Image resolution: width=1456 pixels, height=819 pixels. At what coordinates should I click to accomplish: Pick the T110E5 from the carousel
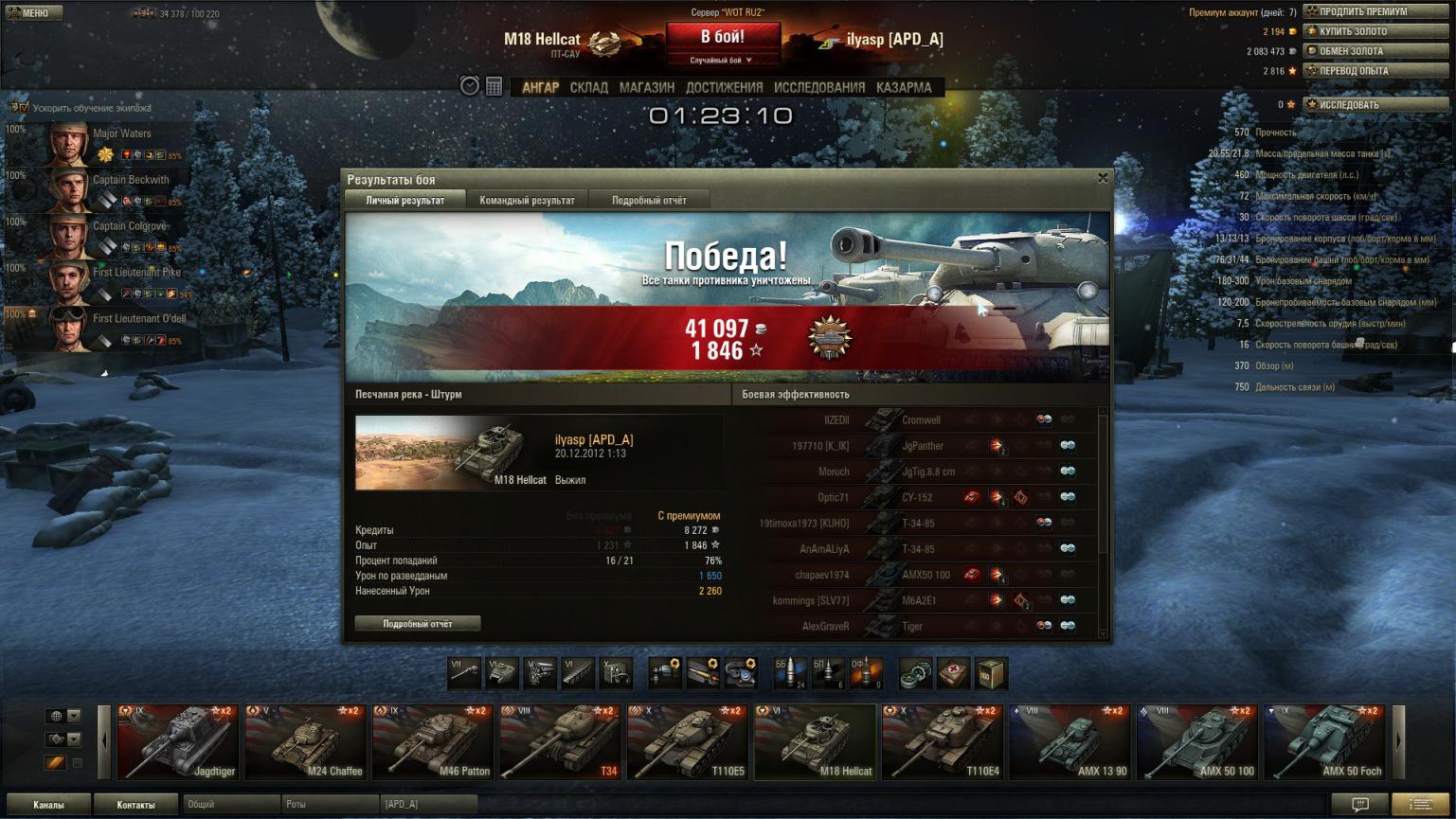pyautogui.click(x=687, y=741)
